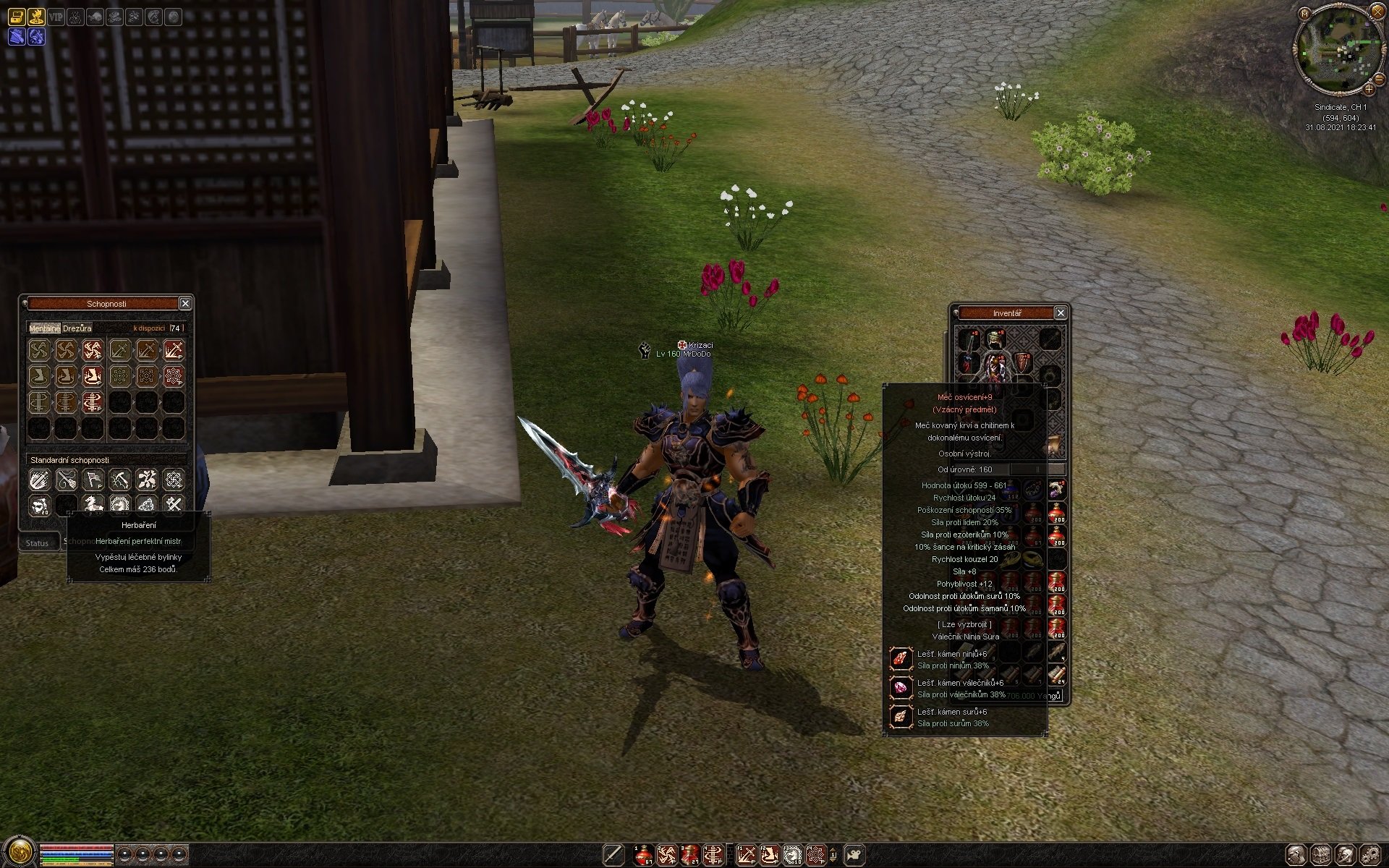Click the round gold emblem beside status bars

(20, 851)
